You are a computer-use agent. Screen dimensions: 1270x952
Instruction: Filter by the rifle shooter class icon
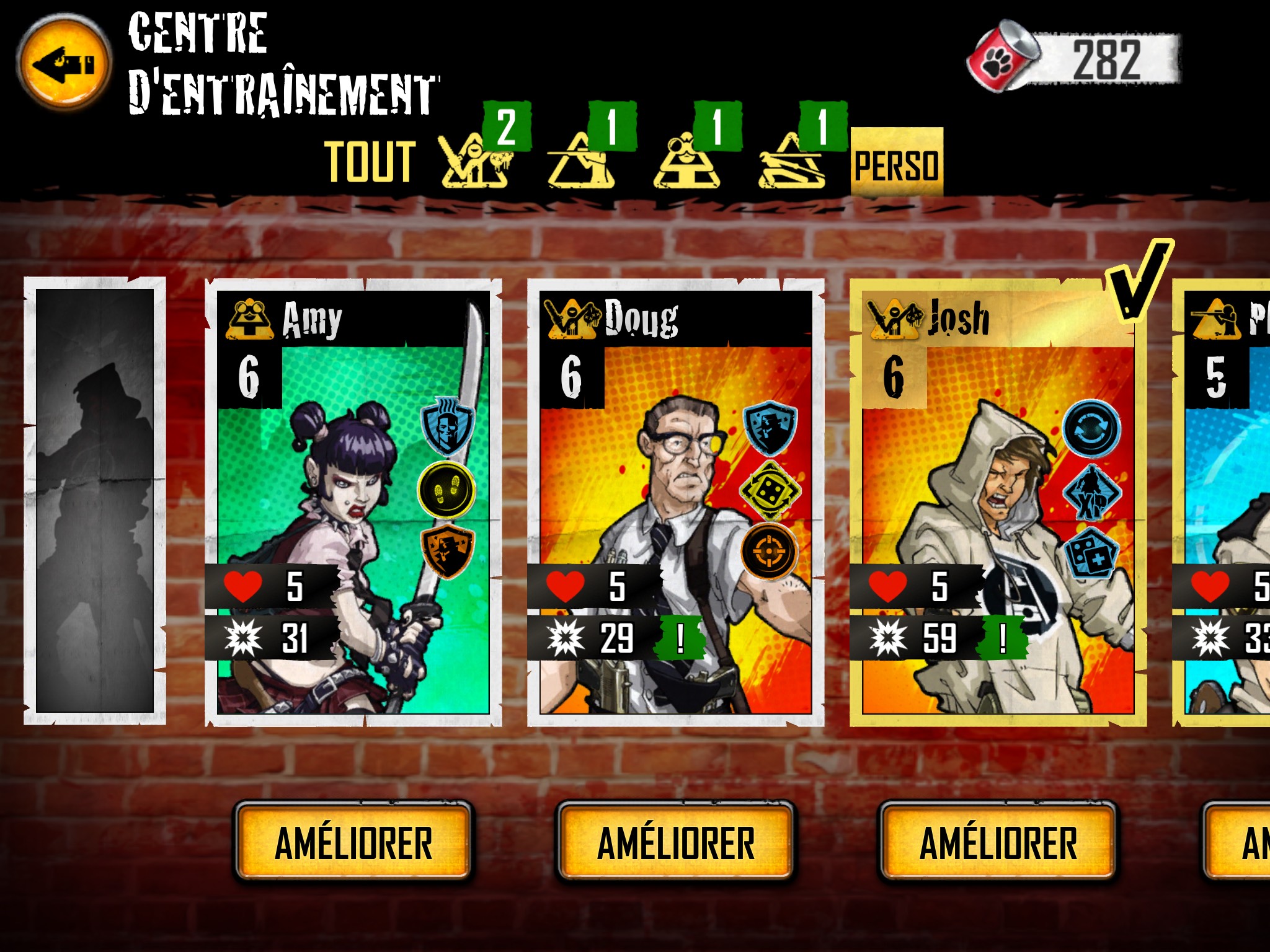581,161
